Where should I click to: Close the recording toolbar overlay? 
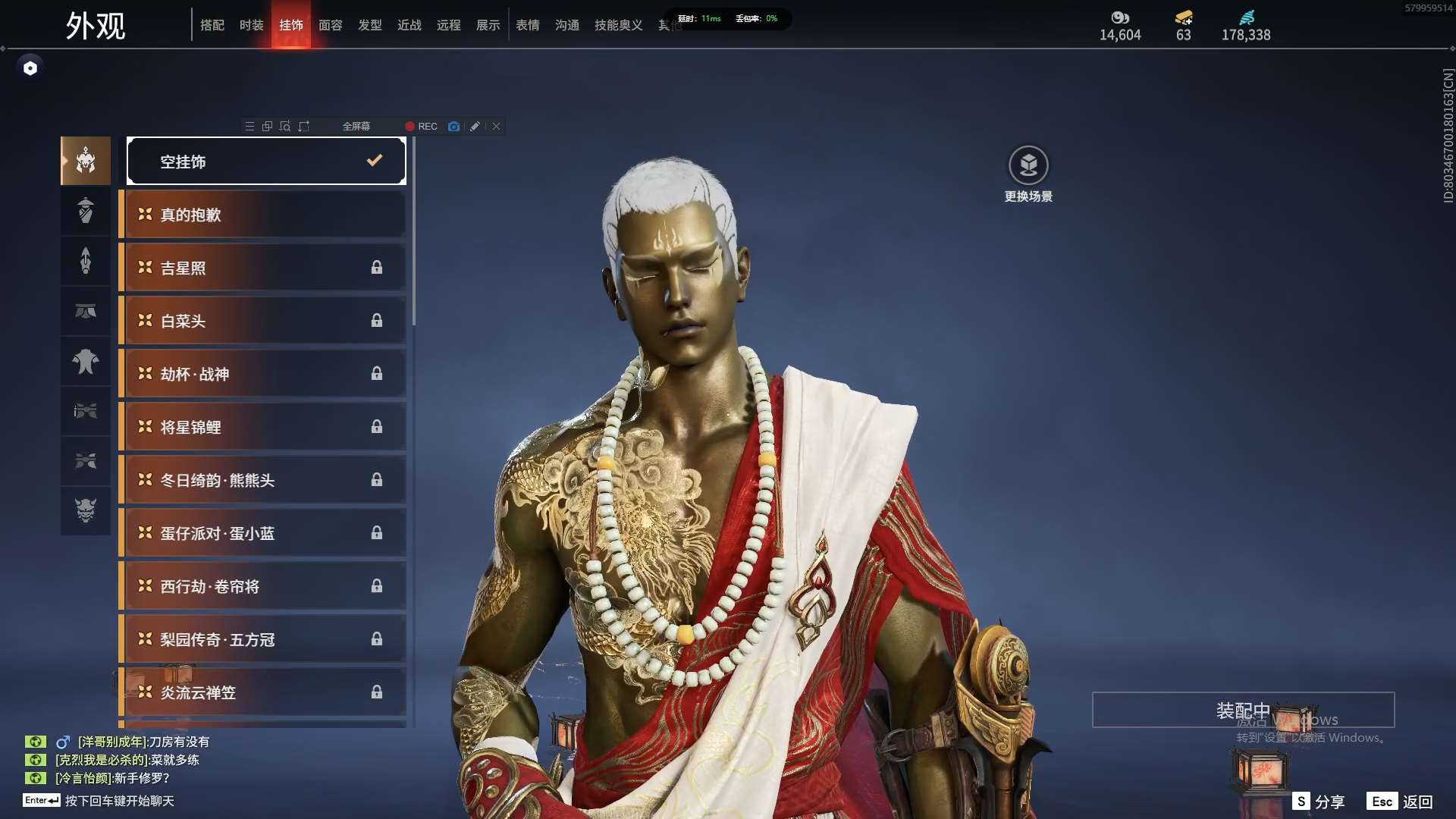point(496,127)
